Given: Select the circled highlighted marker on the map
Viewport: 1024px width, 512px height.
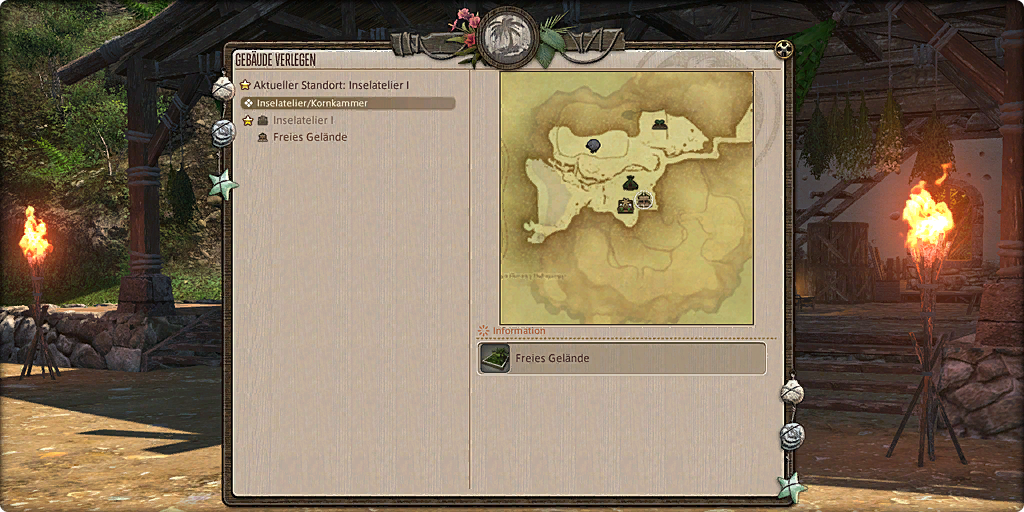Looking at the screenshot, I should [x=644, y=200].
